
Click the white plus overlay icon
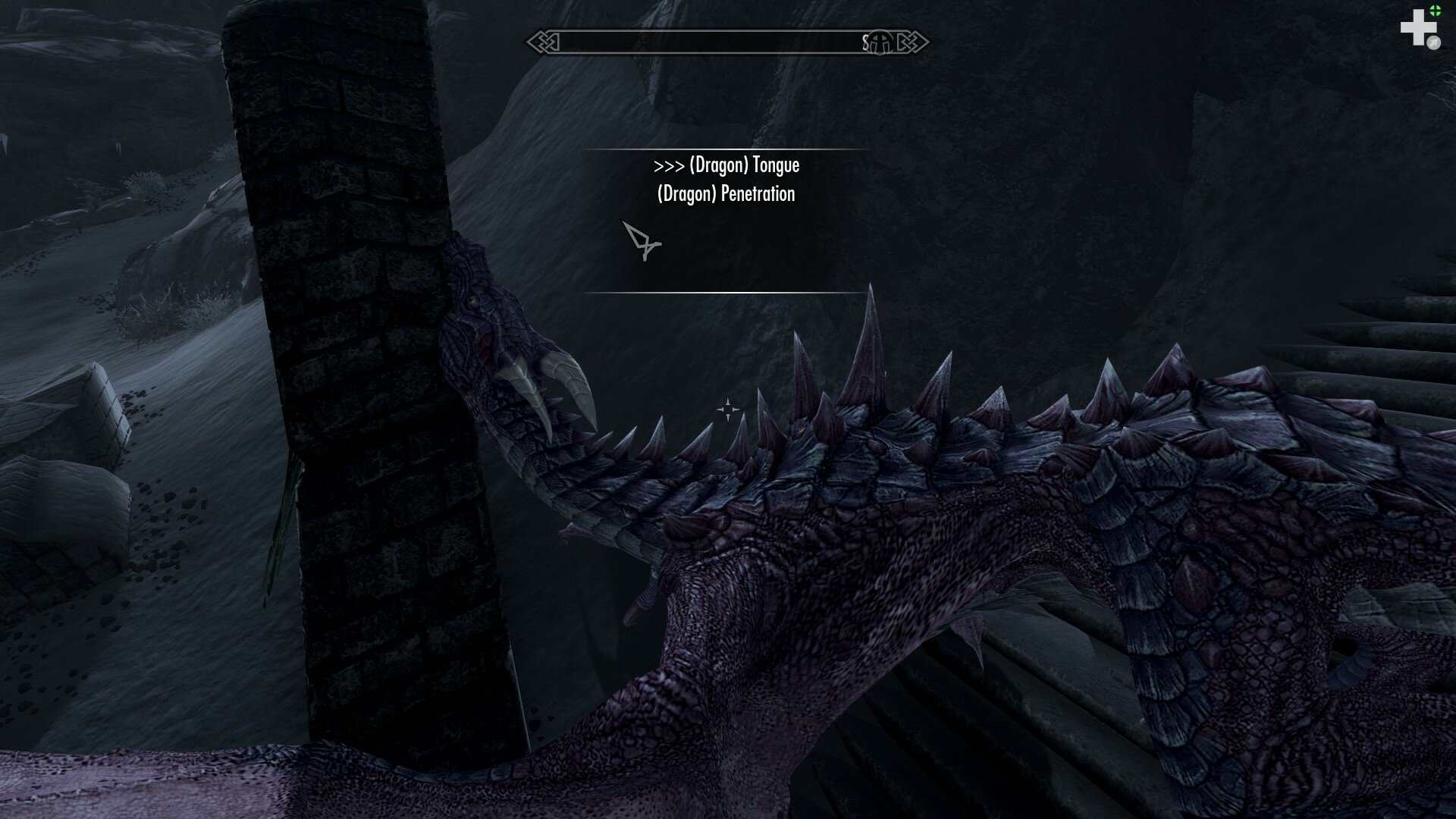click(x=1415, y=29)
